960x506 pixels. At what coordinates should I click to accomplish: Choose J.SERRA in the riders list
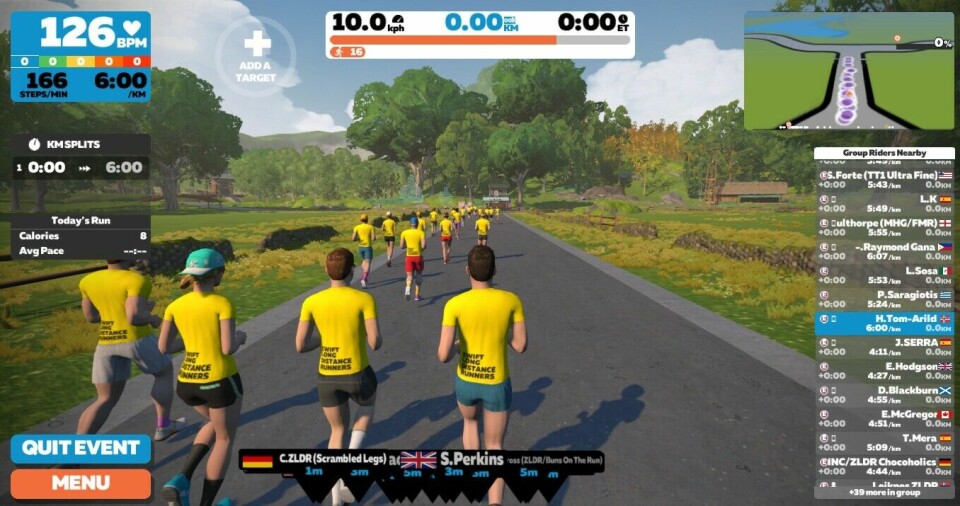[884, 346]
